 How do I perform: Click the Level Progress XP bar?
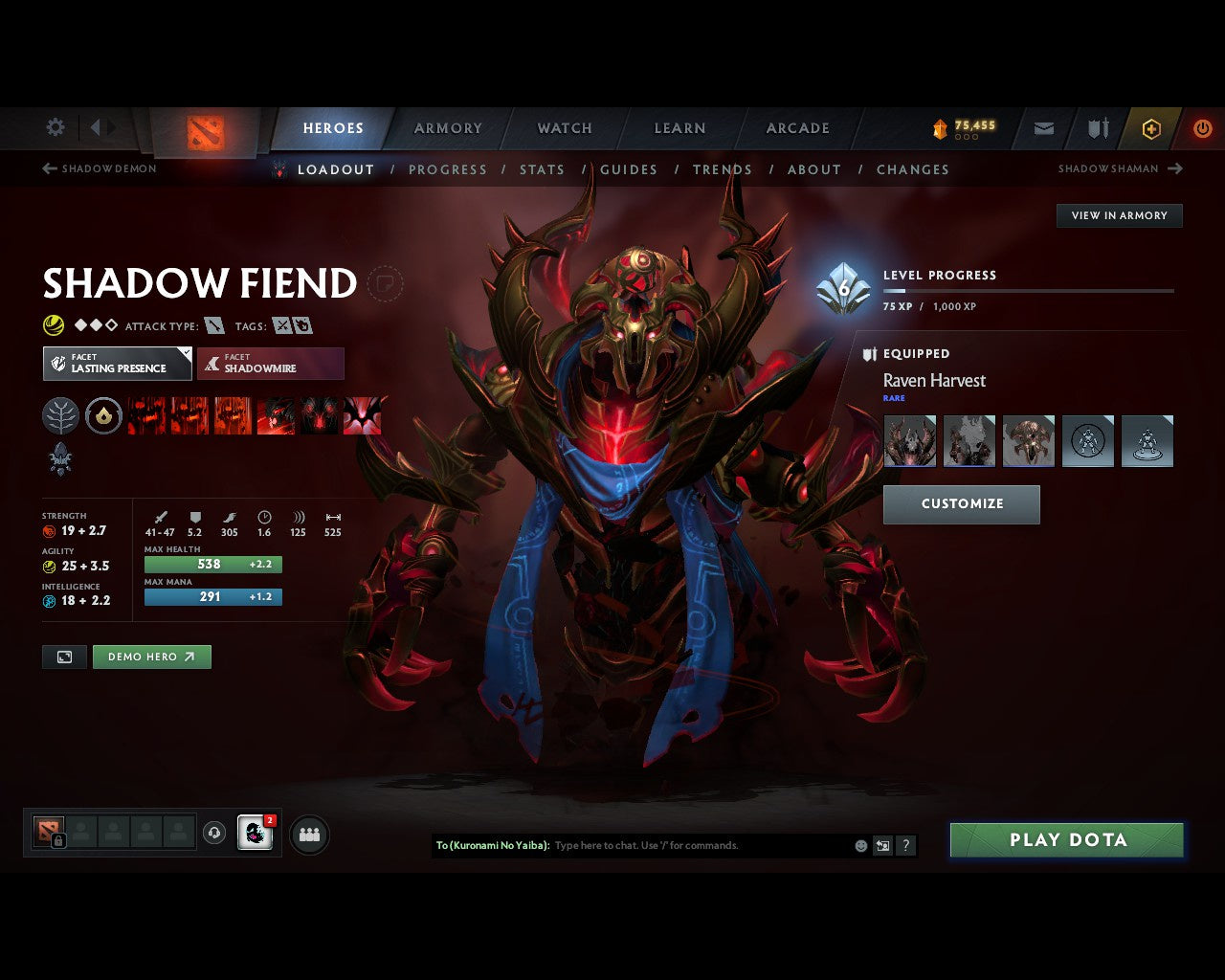point(1029,292)
